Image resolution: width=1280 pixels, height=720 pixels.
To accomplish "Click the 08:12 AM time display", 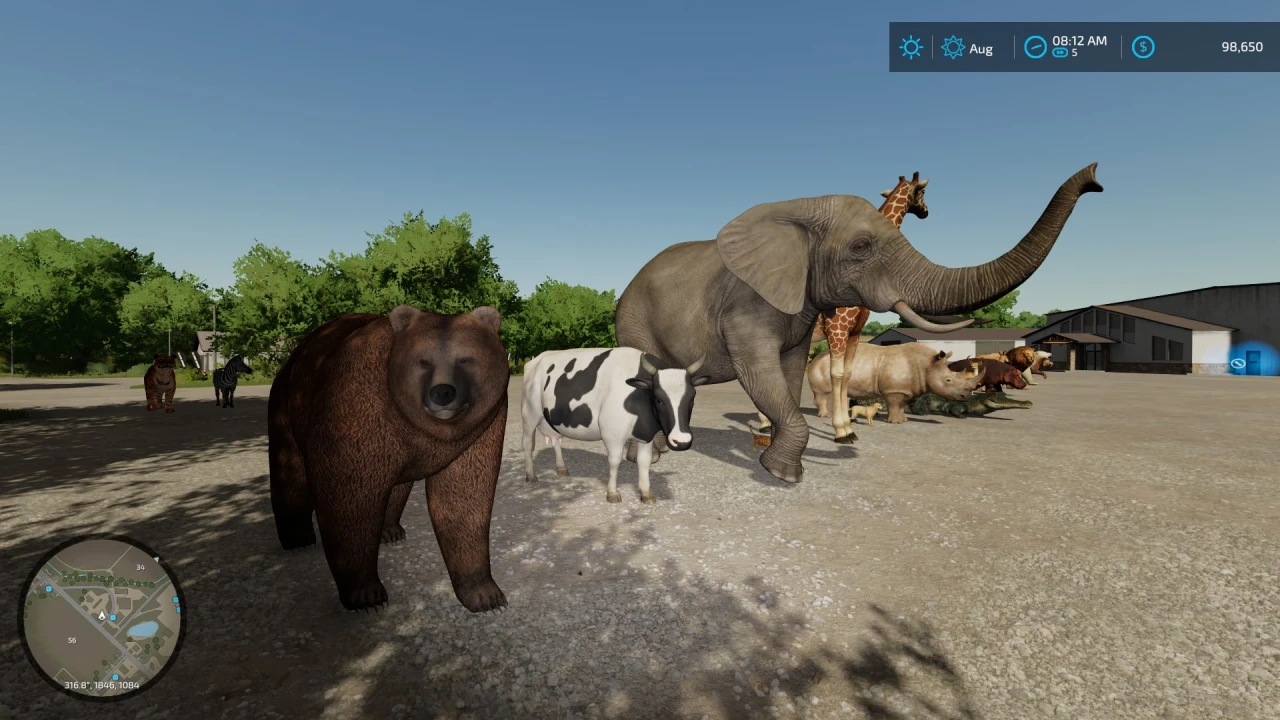I will 1079,42.
